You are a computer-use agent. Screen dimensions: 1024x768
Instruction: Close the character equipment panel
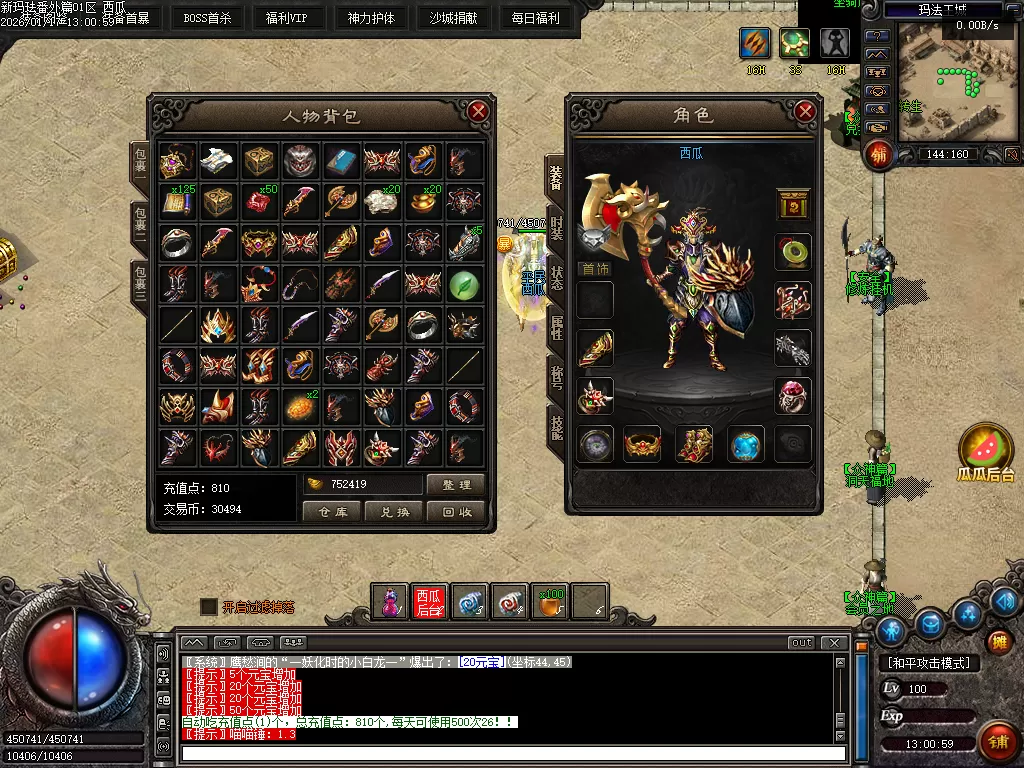point(805,112)
